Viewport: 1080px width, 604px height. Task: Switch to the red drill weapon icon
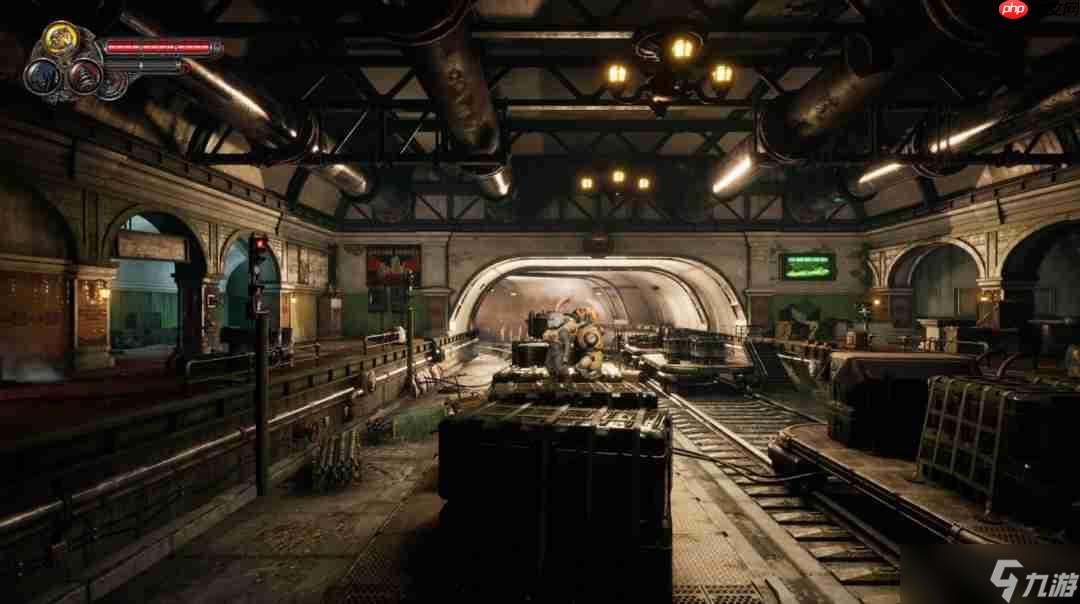[84, 77]
